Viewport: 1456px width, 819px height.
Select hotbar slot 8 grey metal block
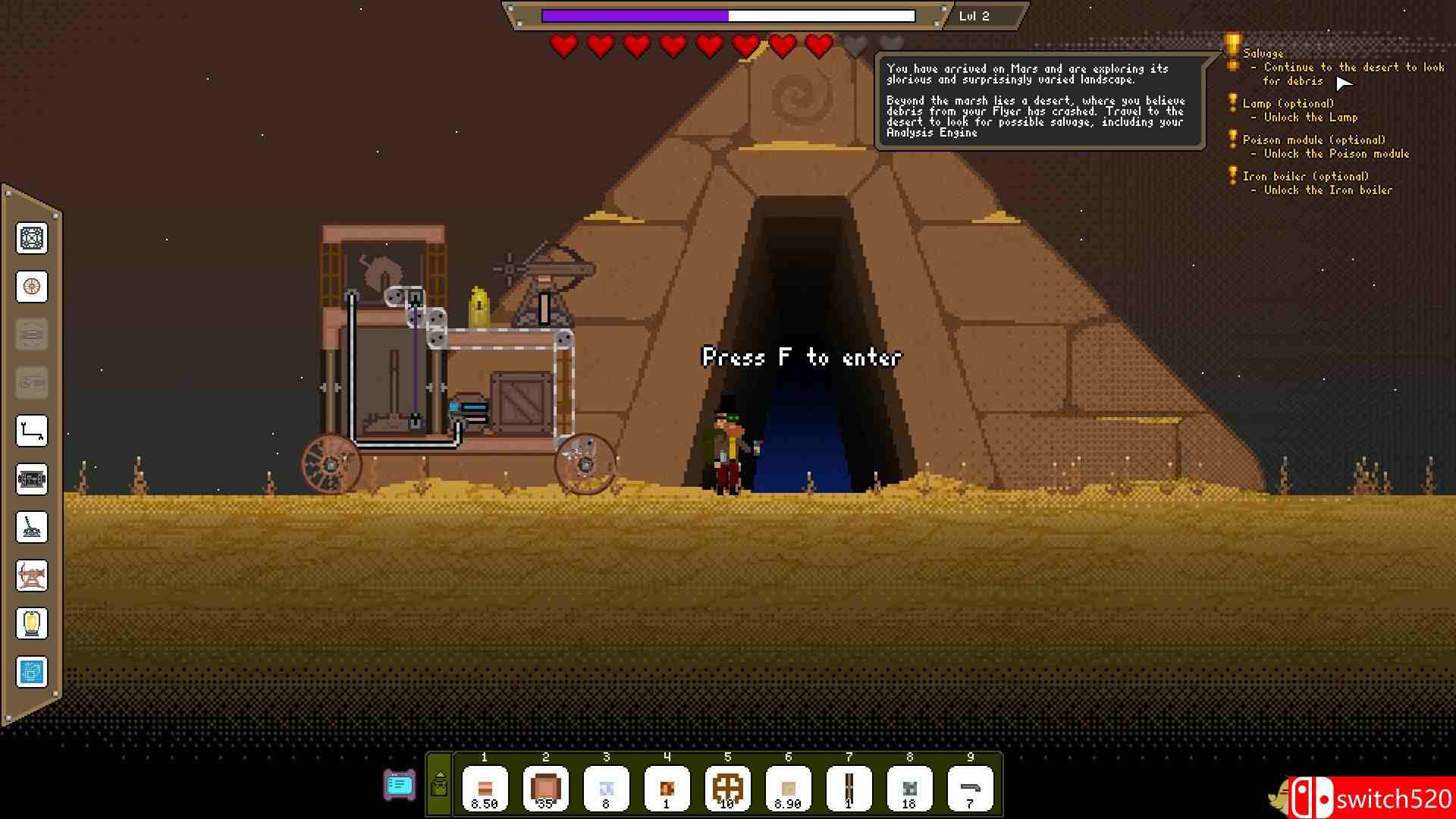click(x=909, y=789)
